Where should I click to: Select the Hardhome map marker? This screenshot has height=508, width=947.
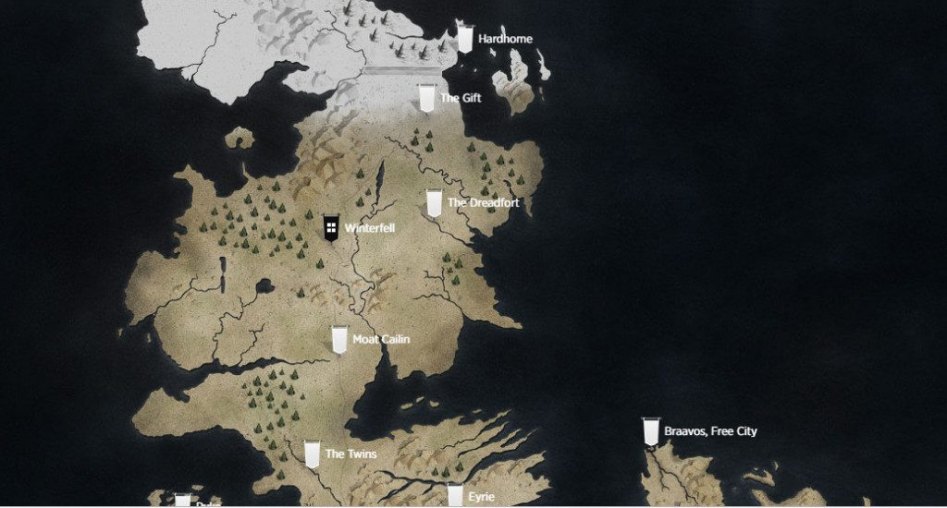click(x=465, y=37)
